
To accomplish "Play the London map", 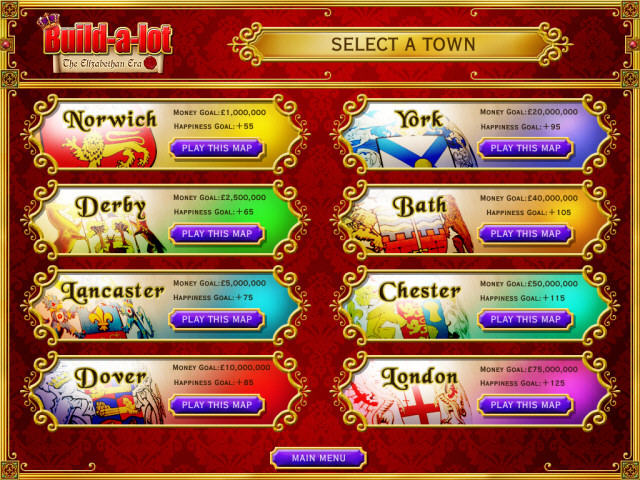I will [x=525, y=405].
